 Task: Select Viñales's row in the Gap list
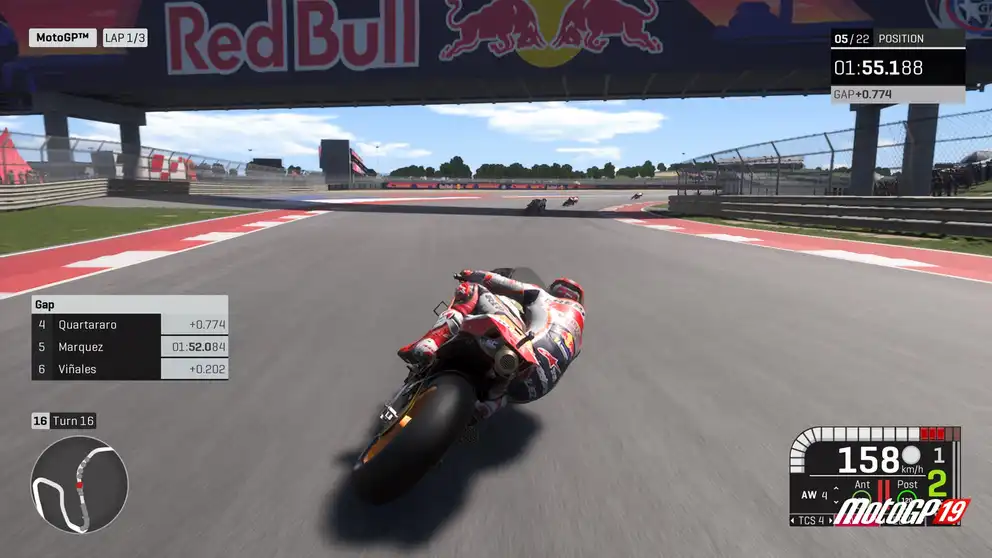tap(129, 369)
